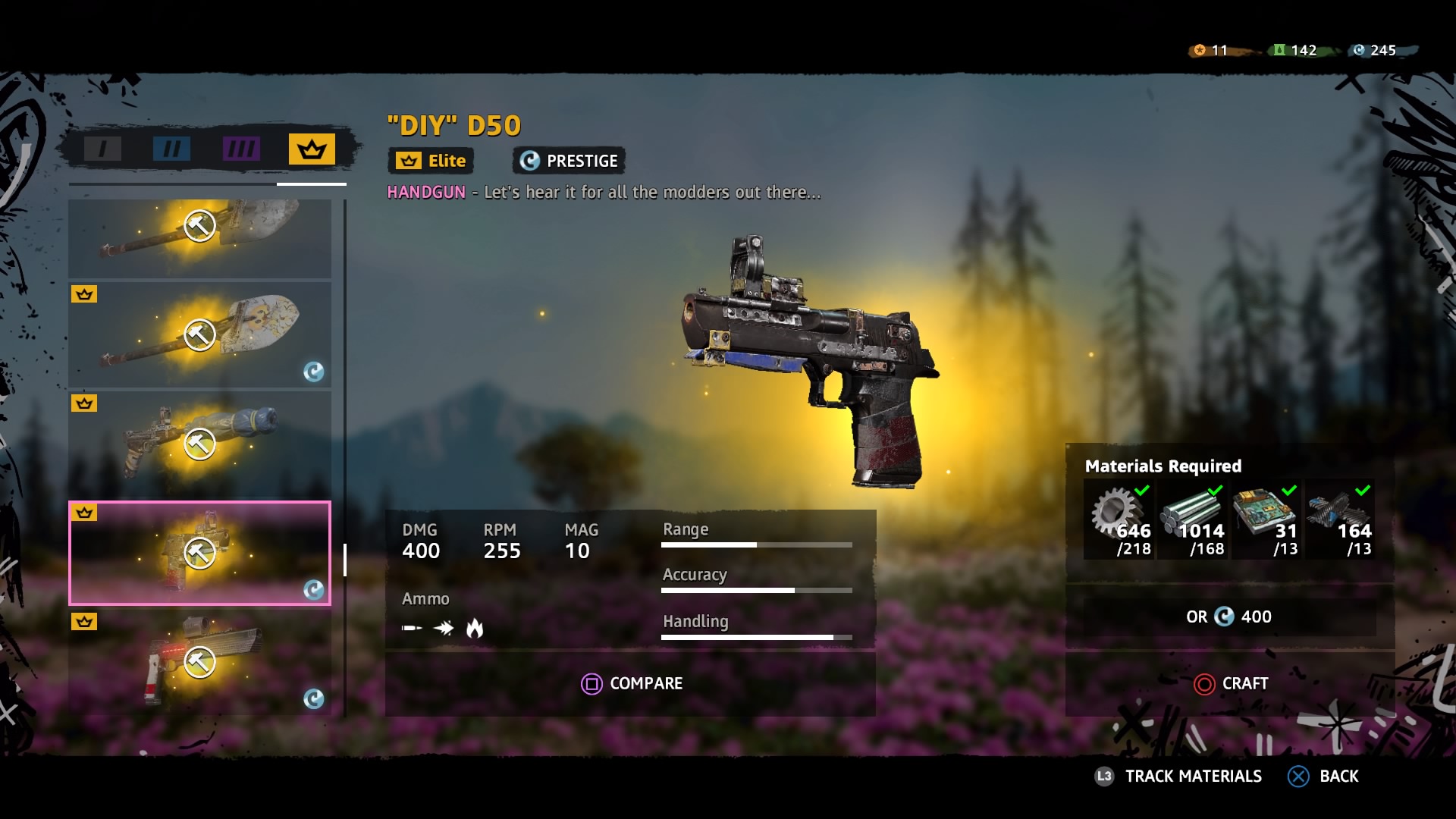1456x819 pixels.
Task: Select the shovel thumbnail at top of list
Action: (199, 239)
